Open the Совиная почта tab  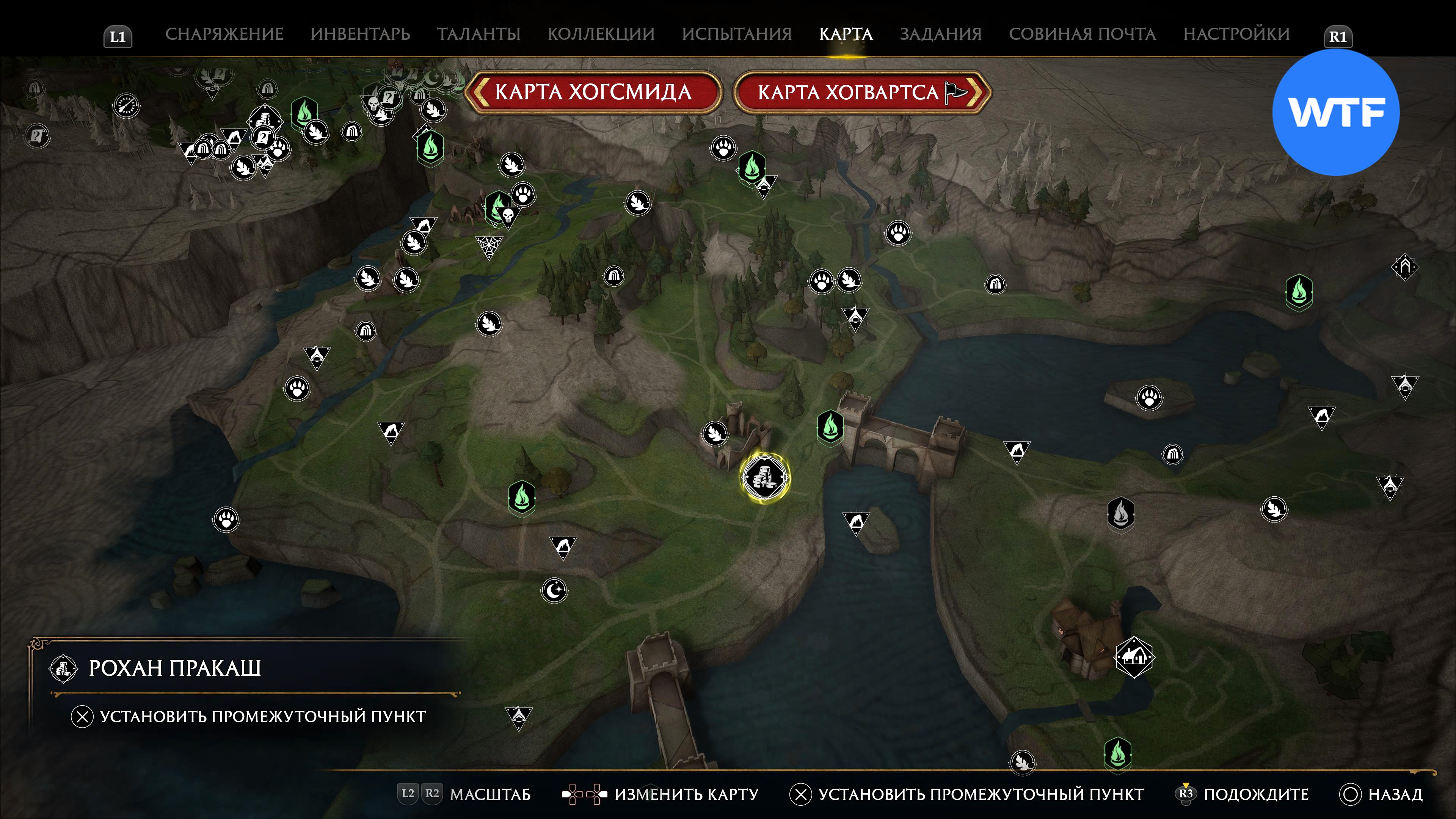click(1082, 34)
